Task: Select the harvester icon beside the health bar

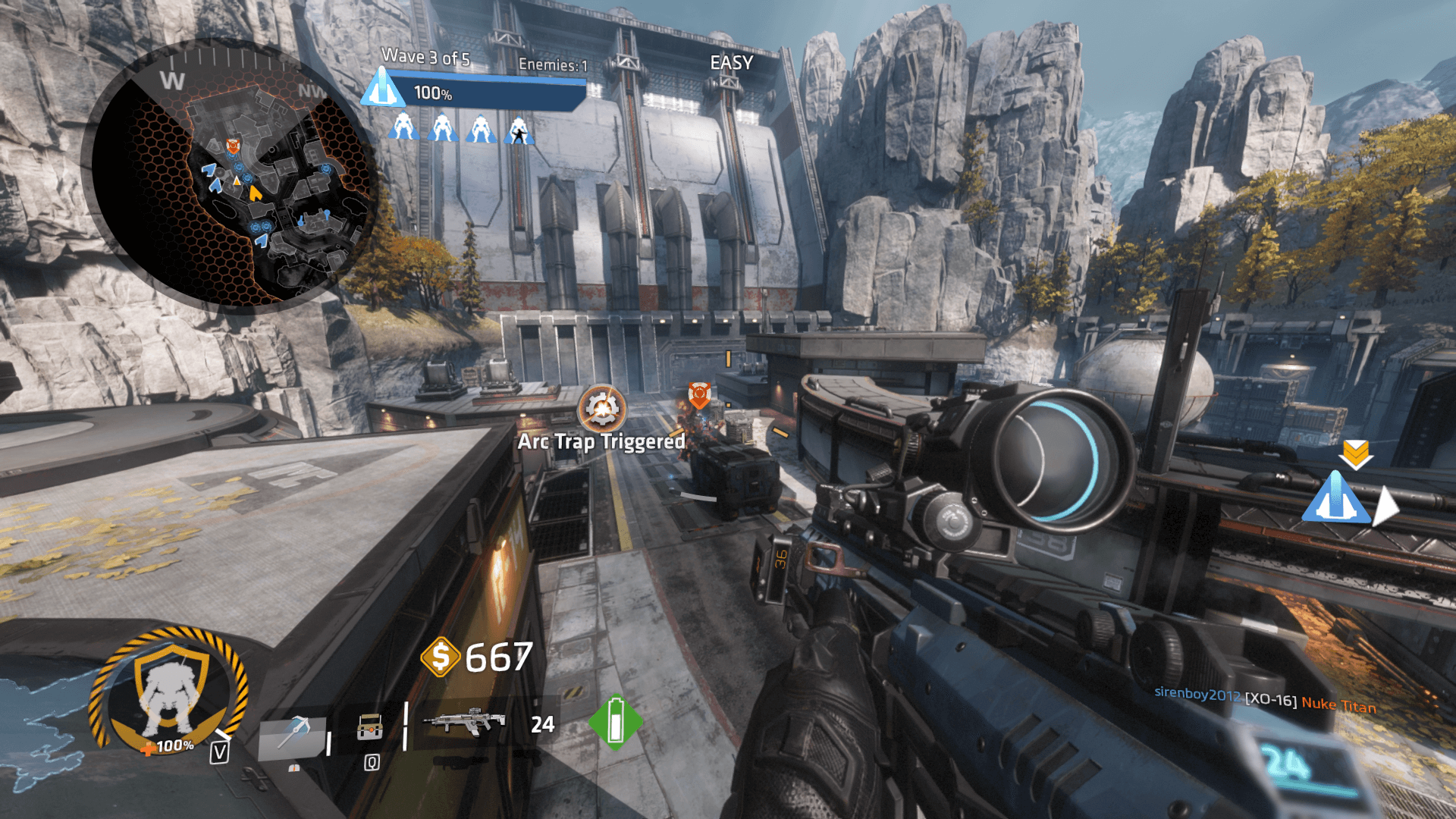Action: (381, 89)
